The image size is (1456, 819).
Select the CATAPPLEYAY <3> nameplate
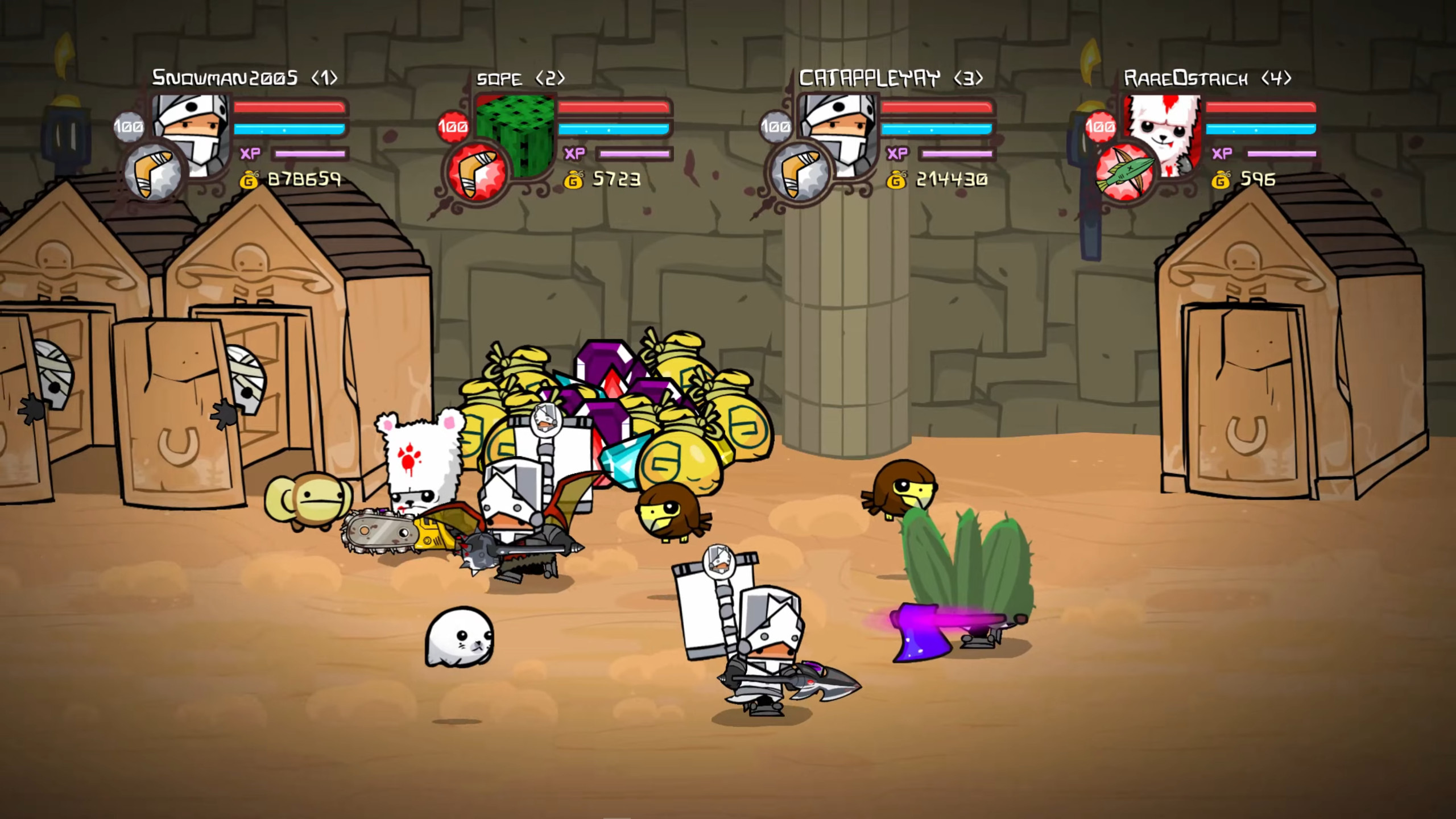coord(891,78)
